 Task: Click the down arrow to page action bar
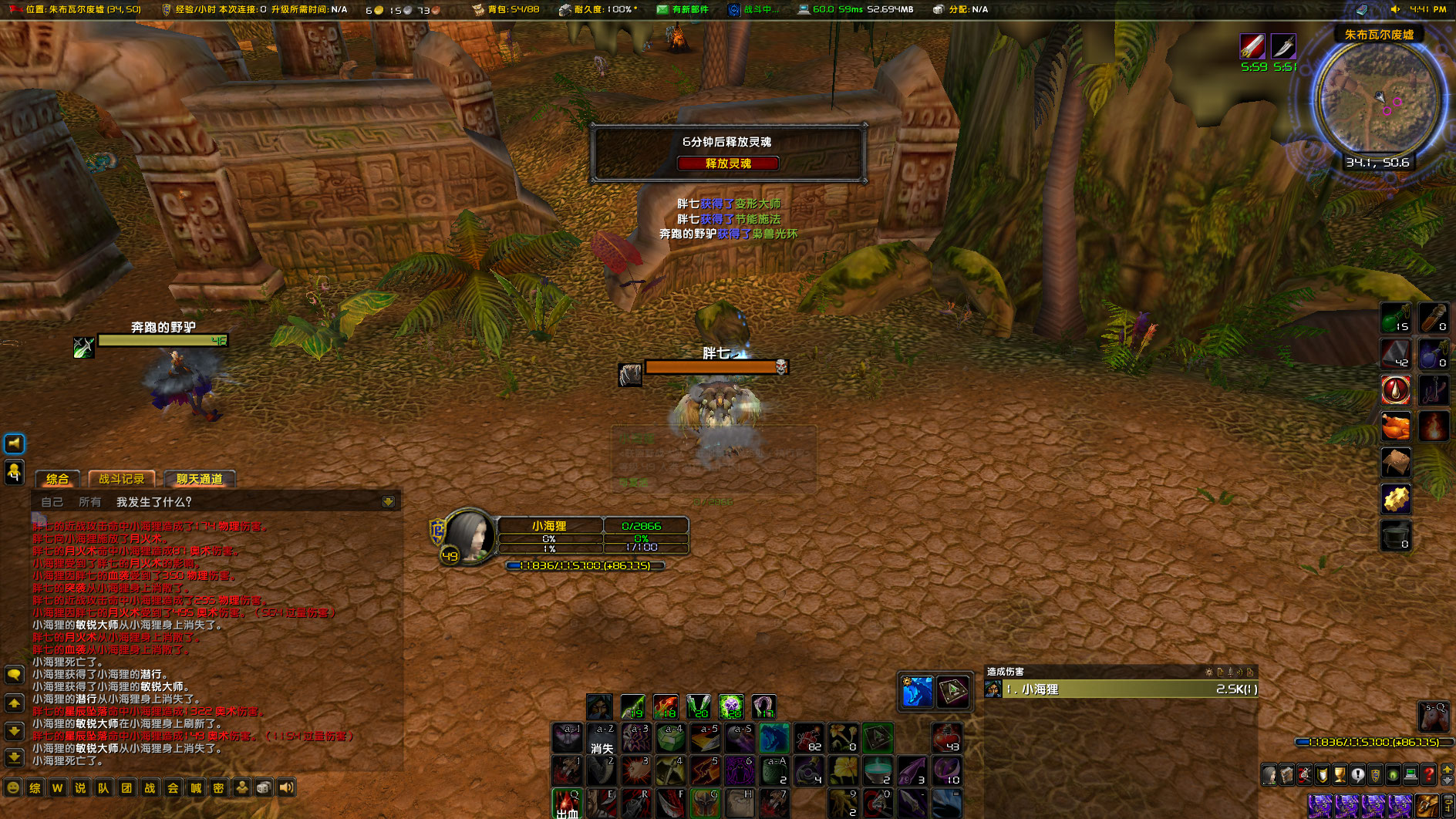click(1448, 782)
